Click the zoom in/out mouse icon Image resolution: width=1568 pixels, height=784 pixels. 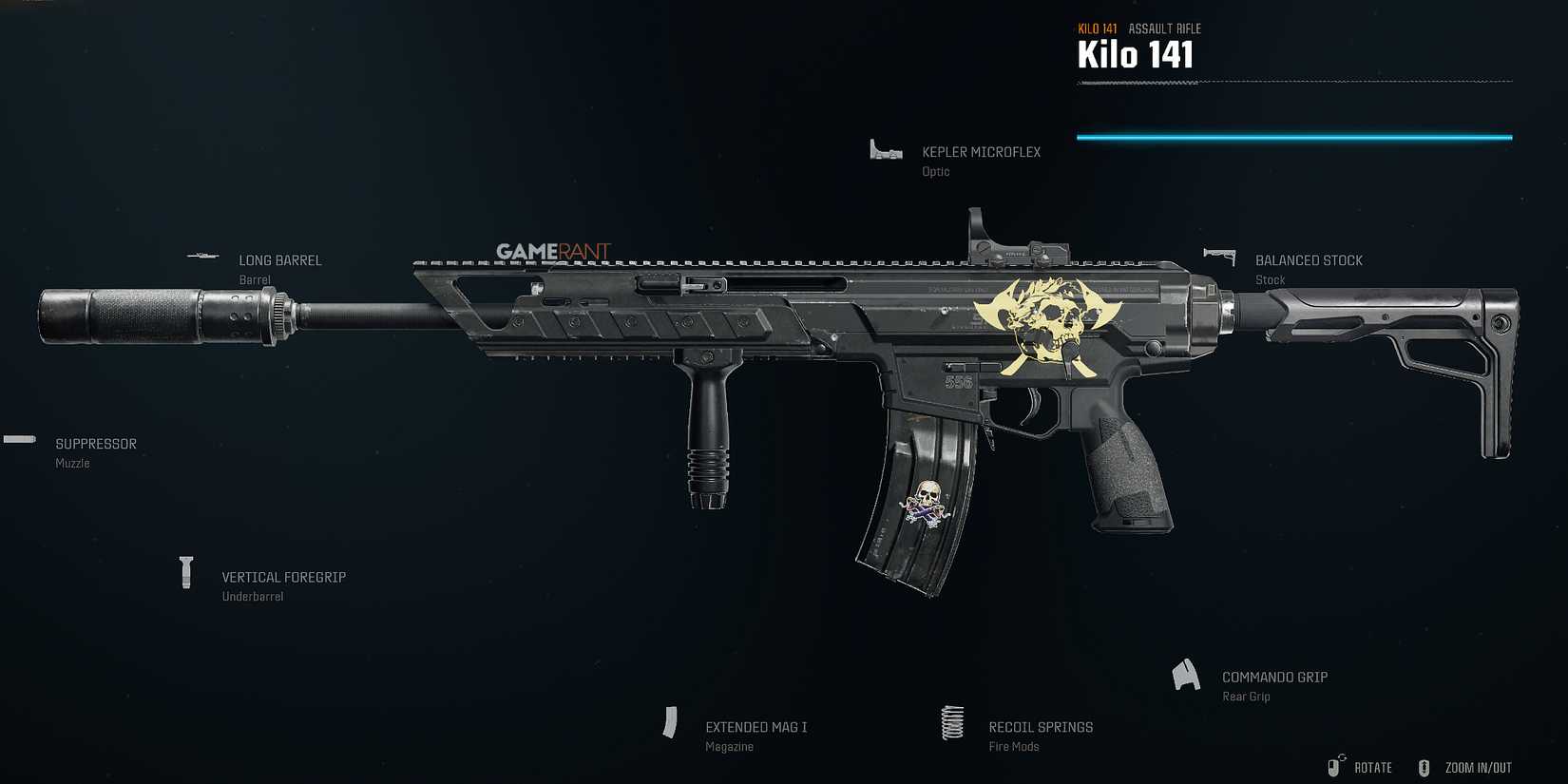point(1424,766)
